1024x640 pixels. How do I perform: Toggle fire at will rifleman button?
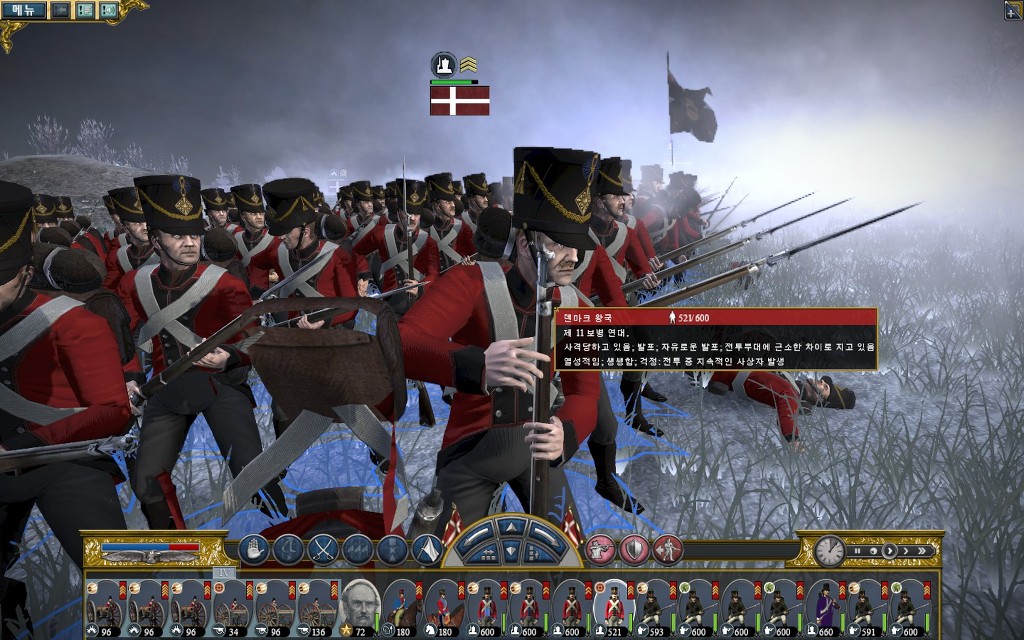click(x=600, y=549)
